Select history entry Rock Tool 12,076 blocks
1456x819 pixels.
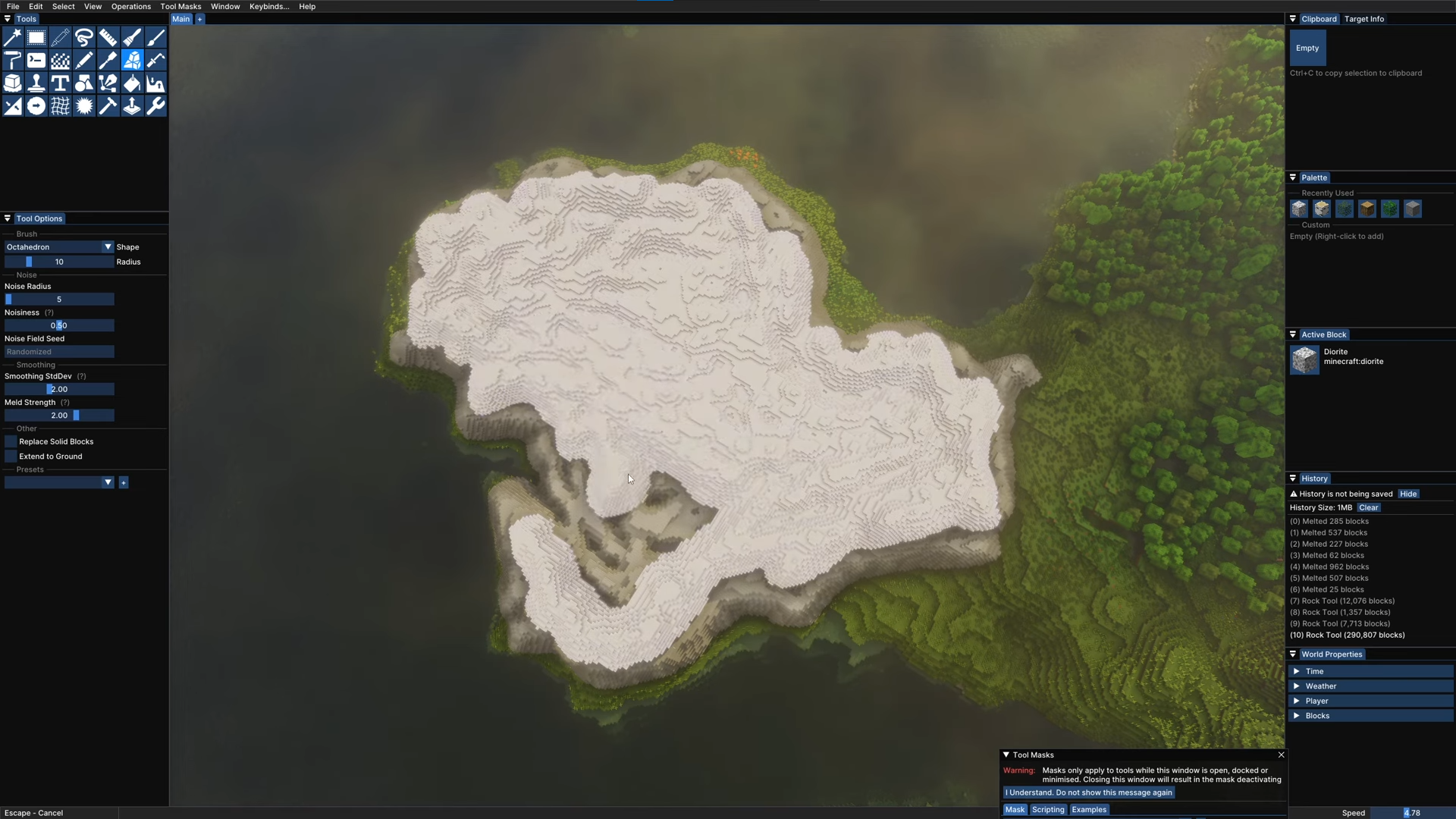click(x=1348, y=601)
